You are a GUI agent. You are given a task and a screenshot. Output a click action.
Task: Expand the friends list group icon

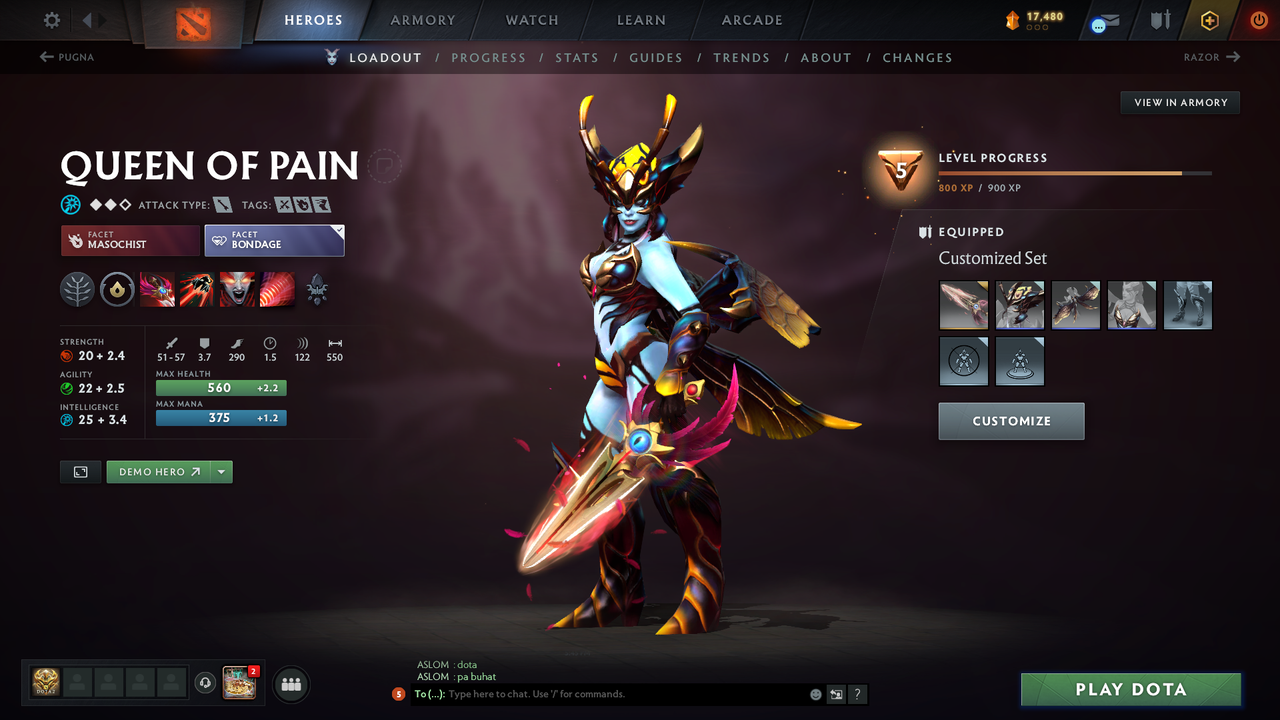(289, 684)
